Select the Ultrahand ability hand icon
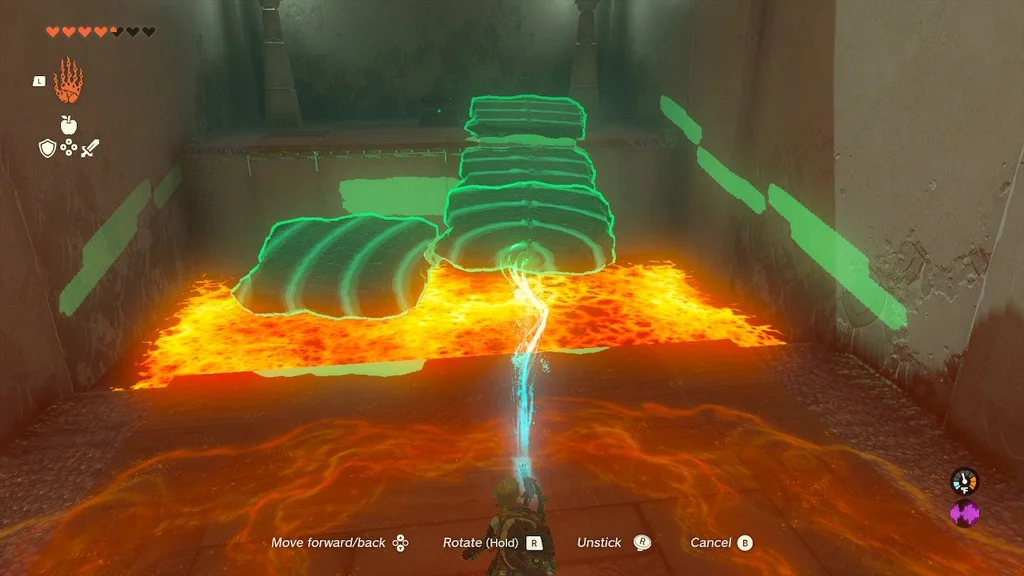This screenshot has width=1024, height=576. point(68,81)
